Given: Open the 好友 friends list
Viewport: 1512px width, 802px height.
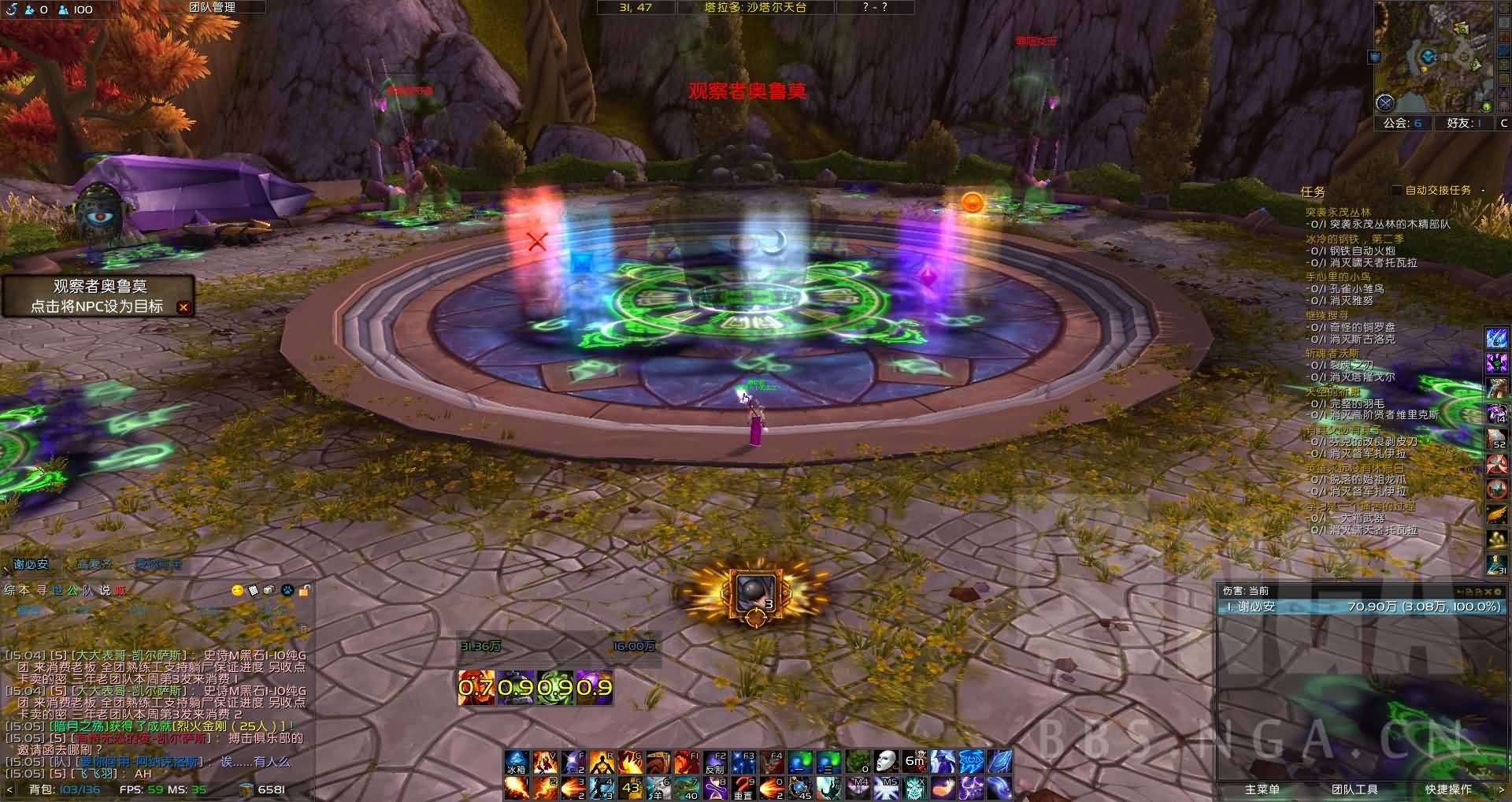Looking at the screenshot, I should (1464, 123).
